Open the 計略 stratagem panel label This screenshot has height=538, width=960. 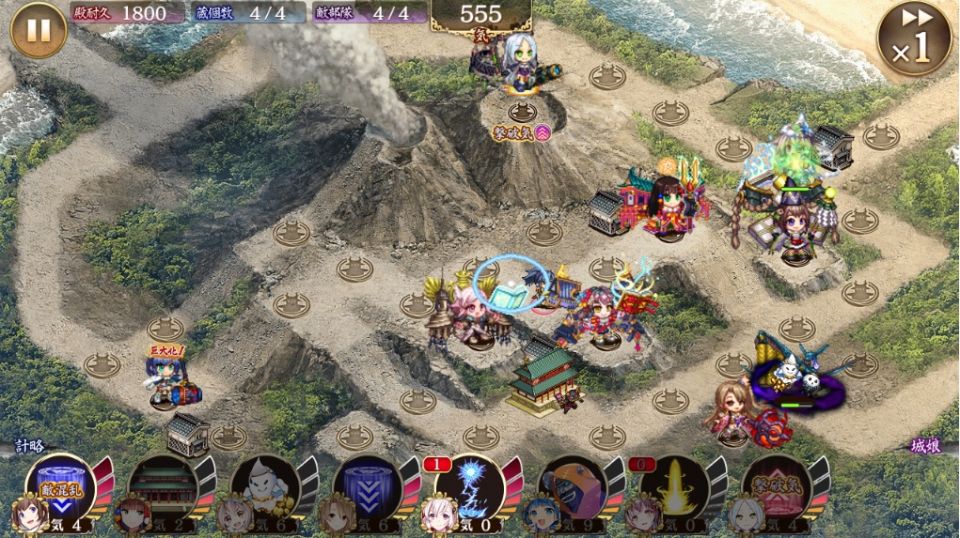click(29, 447)
